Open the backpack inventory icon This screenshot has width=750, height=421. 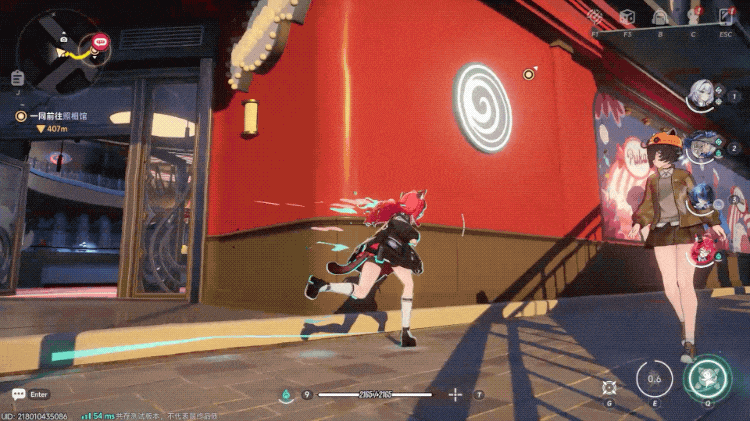coord(660,17)
